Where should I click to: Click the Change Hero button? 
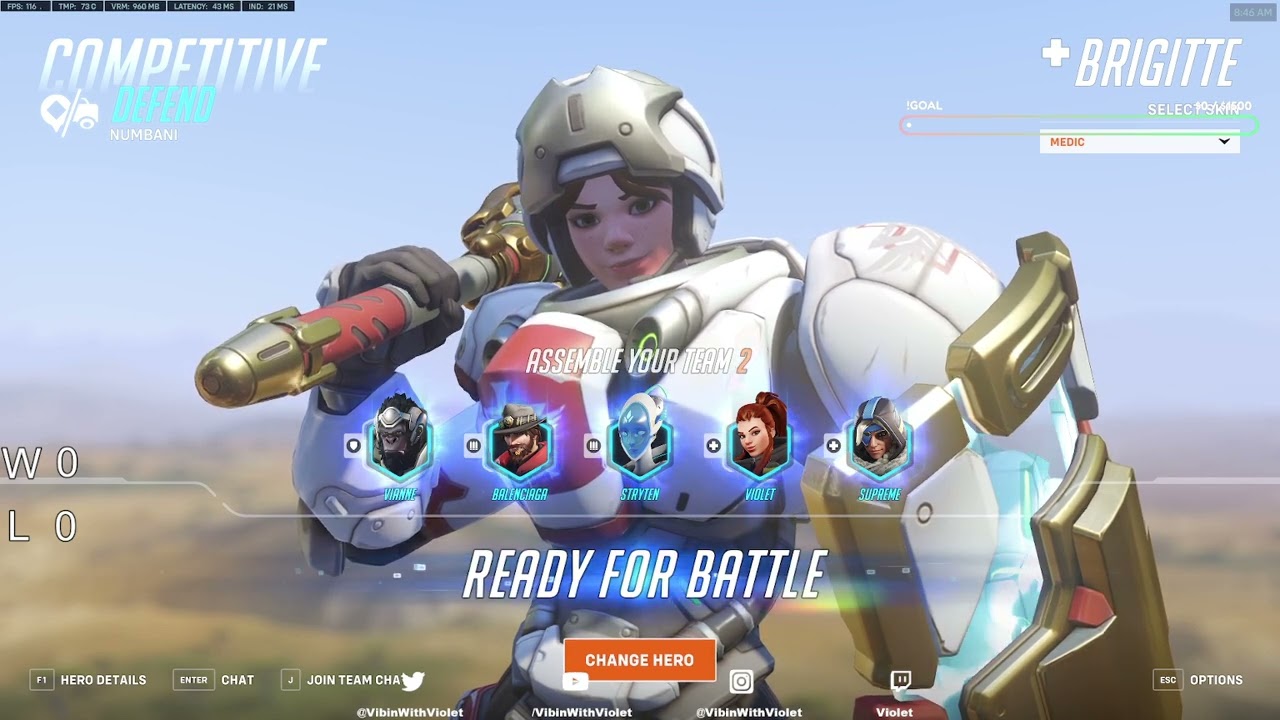pos(639,660)
